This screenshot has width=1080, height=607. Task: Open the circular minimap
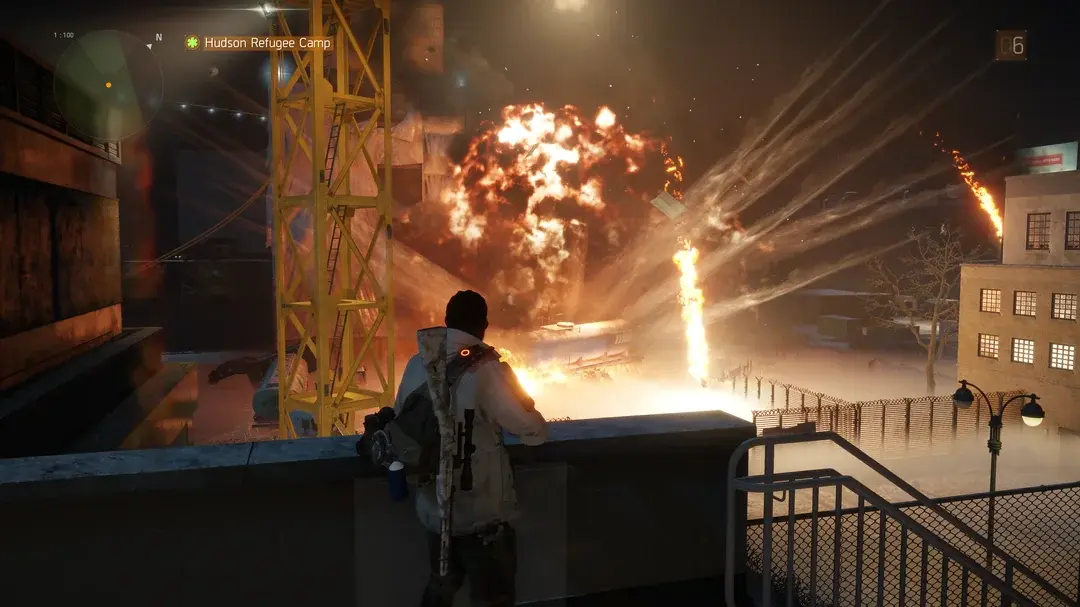[107, 85]
